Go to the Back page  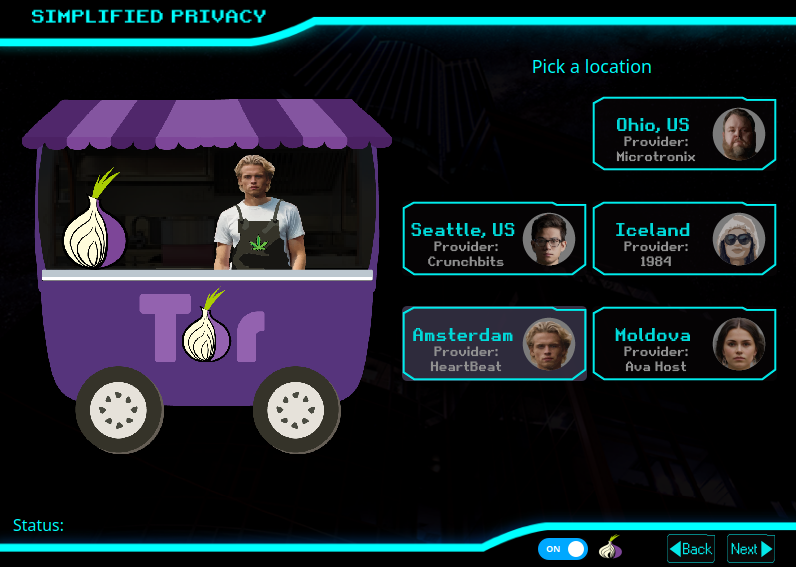(x=691, y=549)
